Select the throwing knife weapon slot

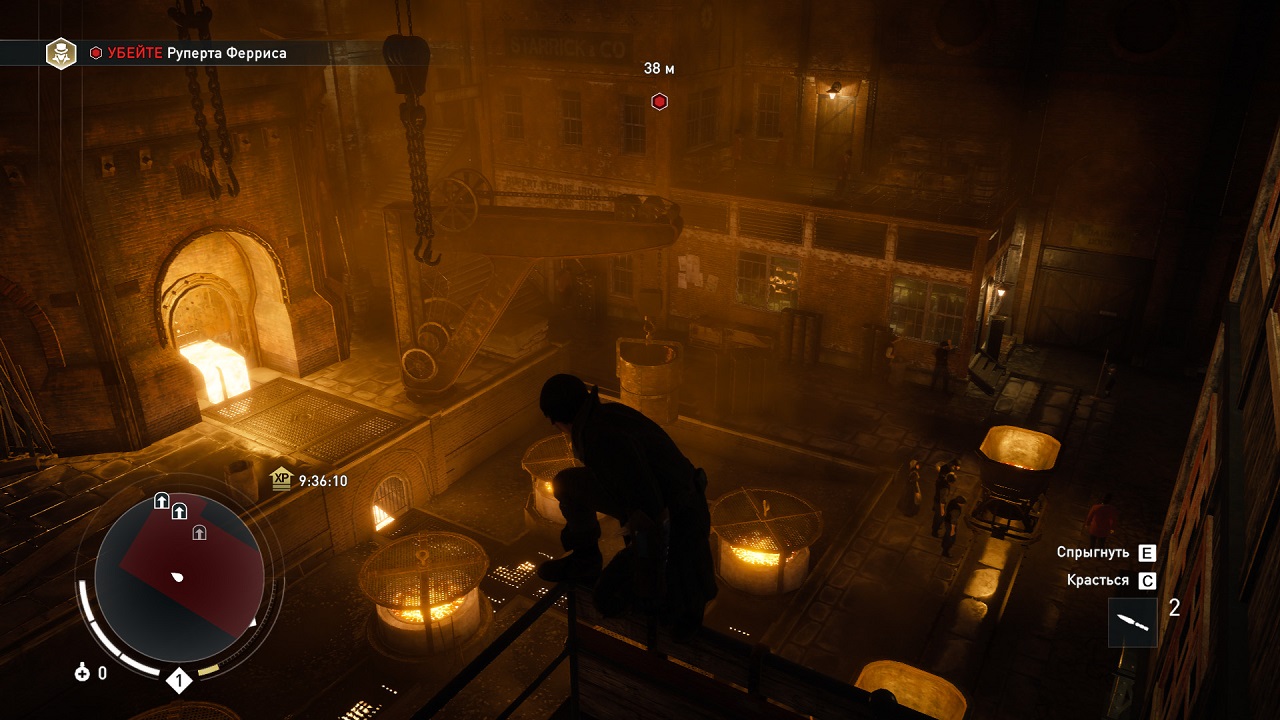(1132, 622)
